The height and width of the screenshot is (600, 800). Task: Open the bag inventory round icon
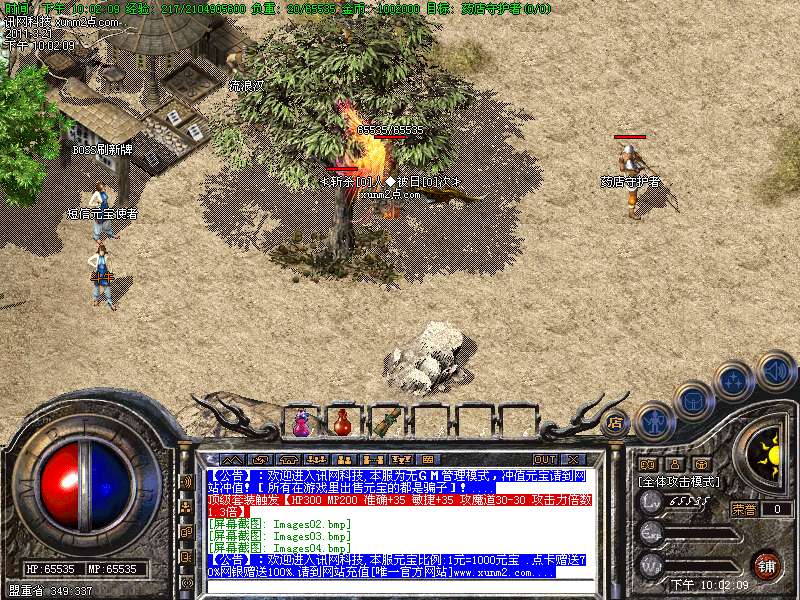tap(693, 401)
